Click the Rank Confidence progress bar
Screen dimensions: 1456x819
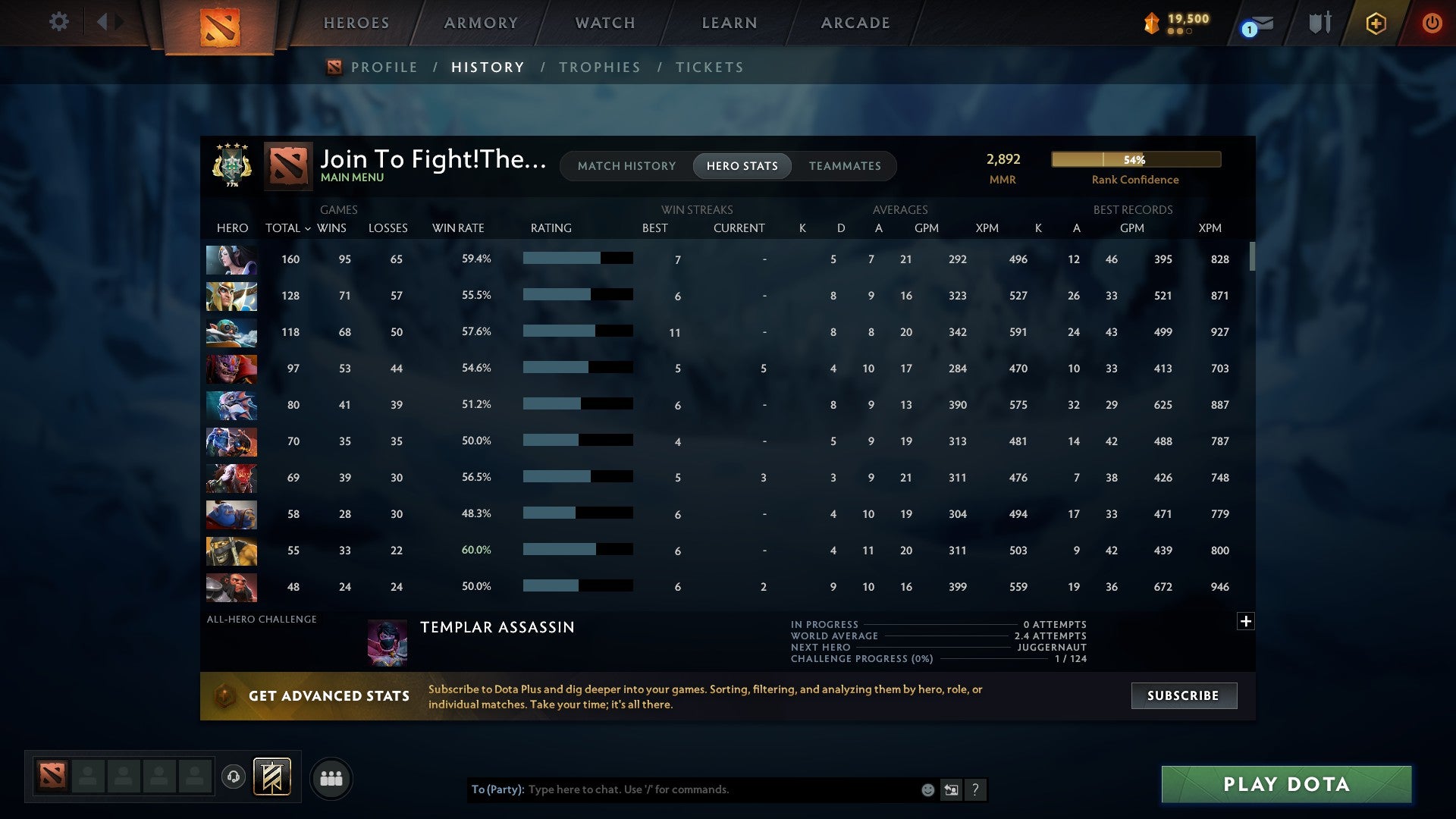pos(1135,159)
